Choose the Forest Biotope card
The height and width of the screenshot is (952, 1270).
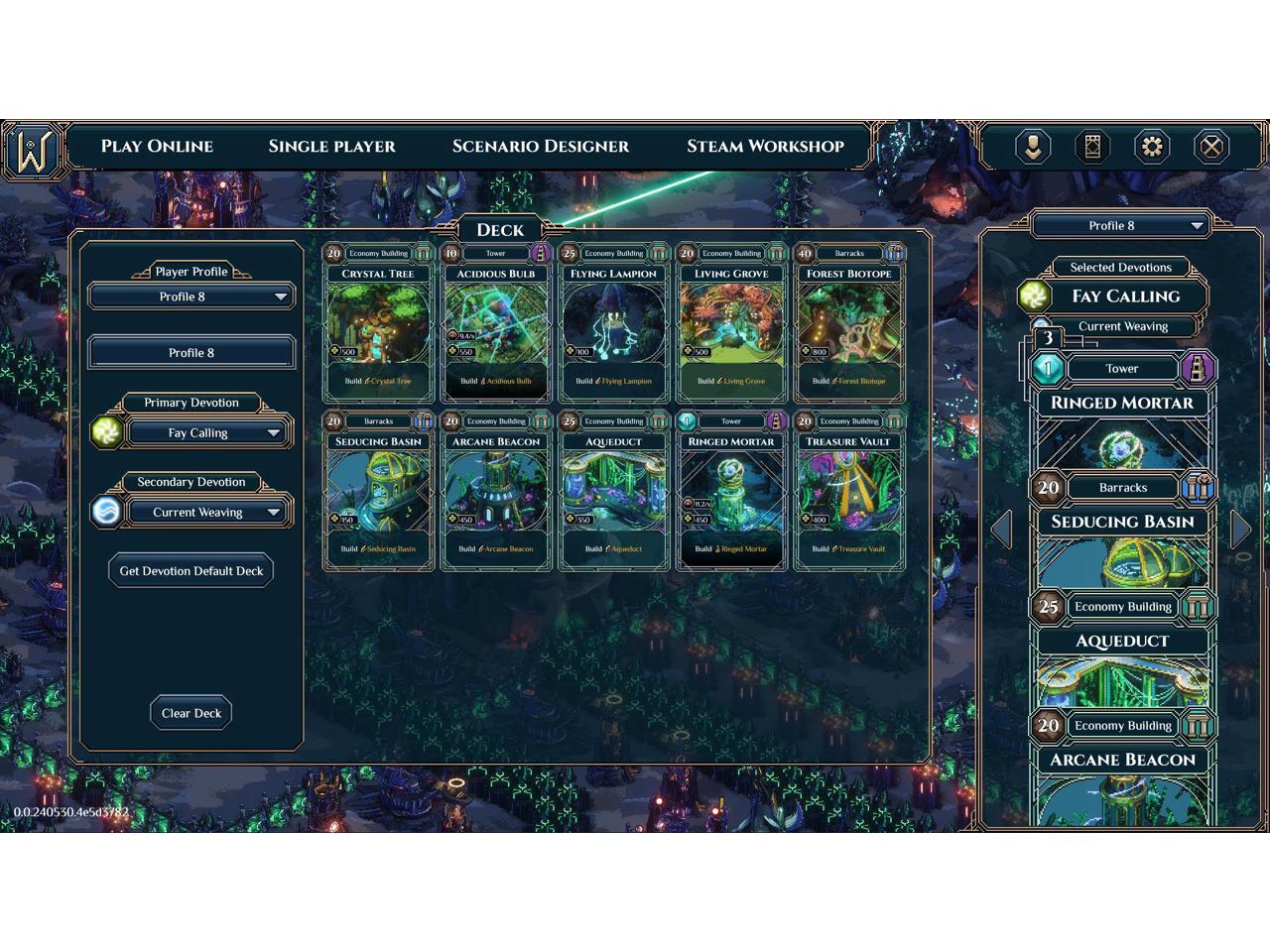[x=849, y=322]
